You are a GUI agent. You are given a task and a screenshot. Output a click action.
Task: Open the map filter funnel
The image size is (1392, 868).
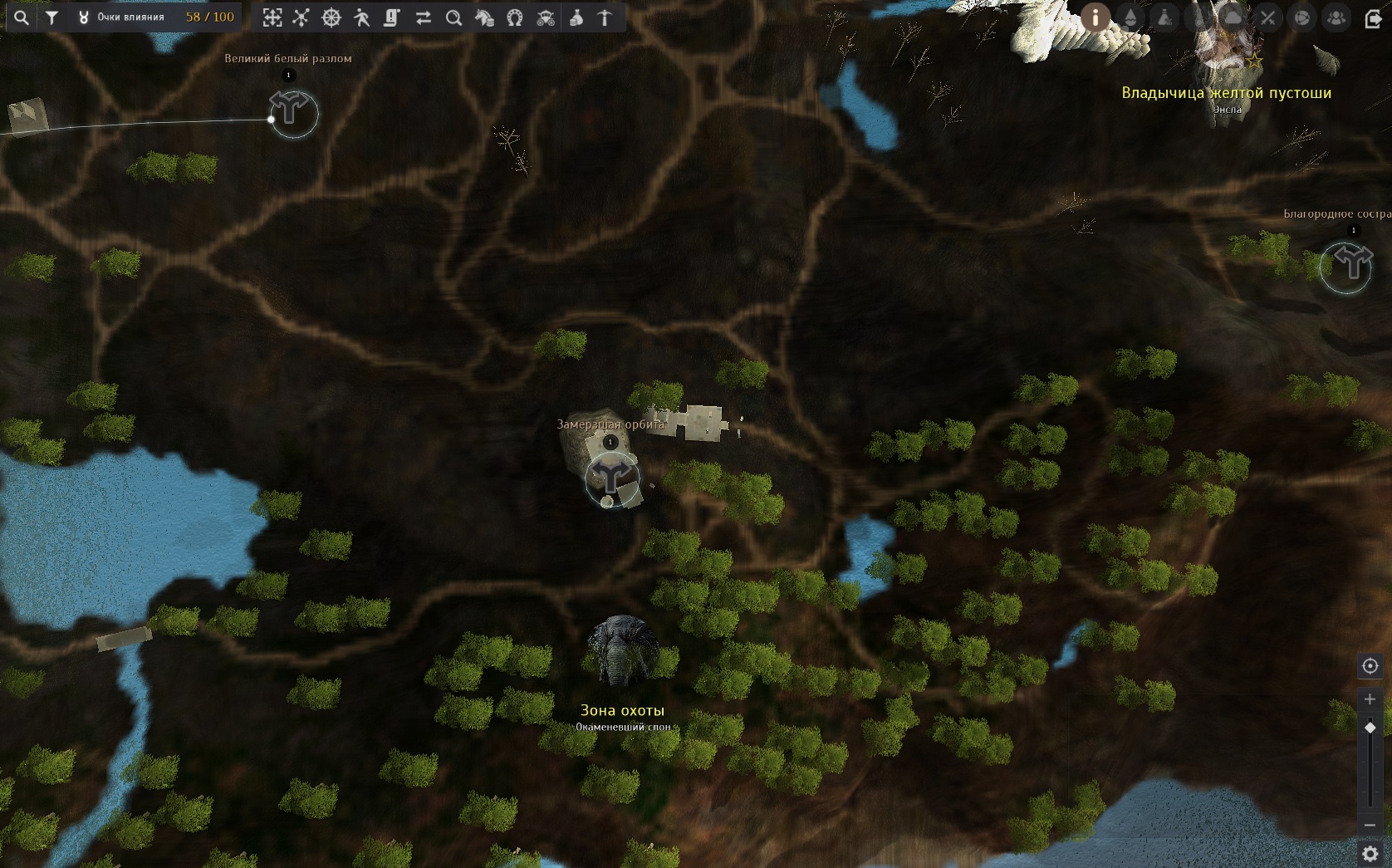(52, 17)
